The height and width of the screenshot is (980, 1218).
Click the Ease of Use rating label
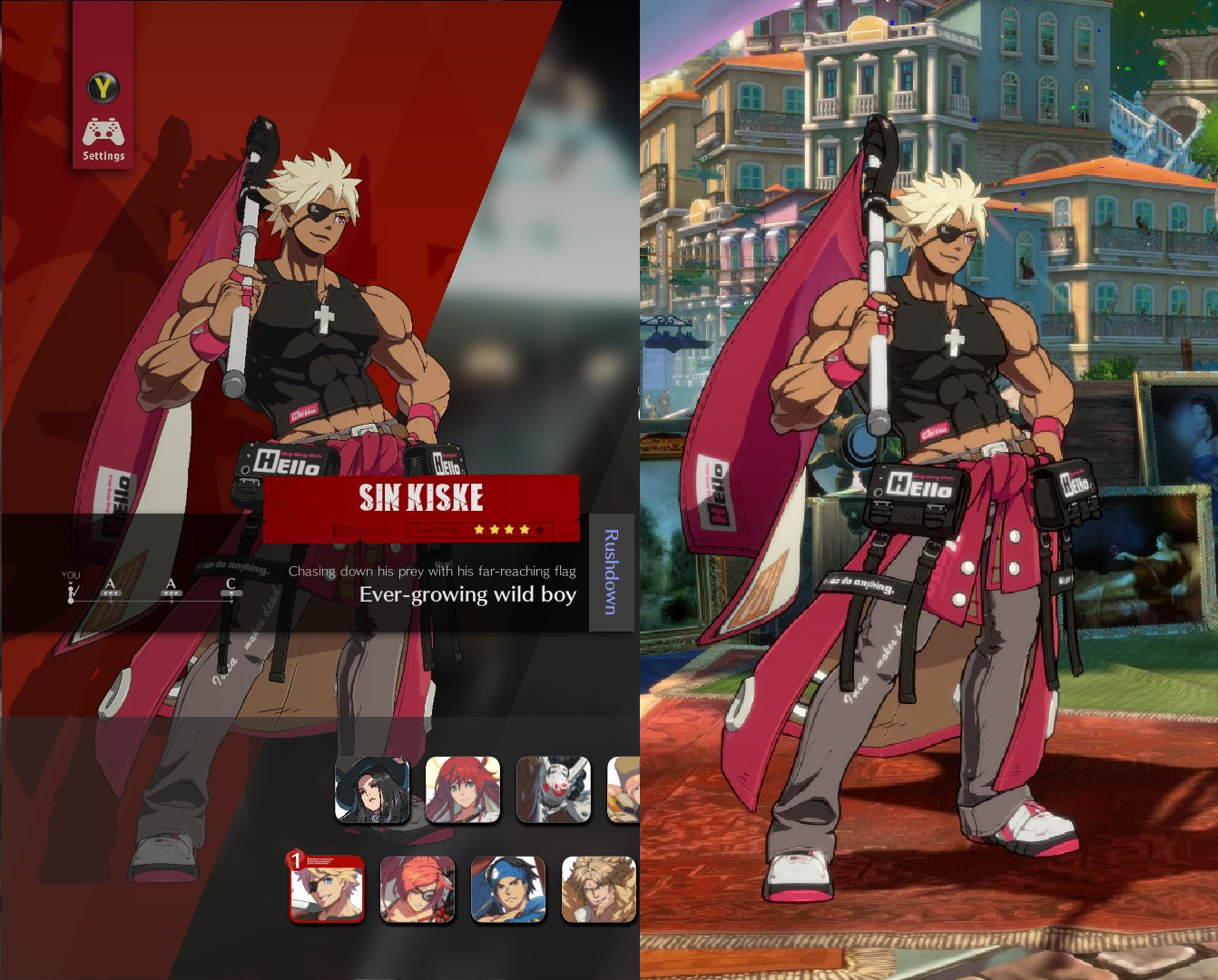(x=436, y=528)
